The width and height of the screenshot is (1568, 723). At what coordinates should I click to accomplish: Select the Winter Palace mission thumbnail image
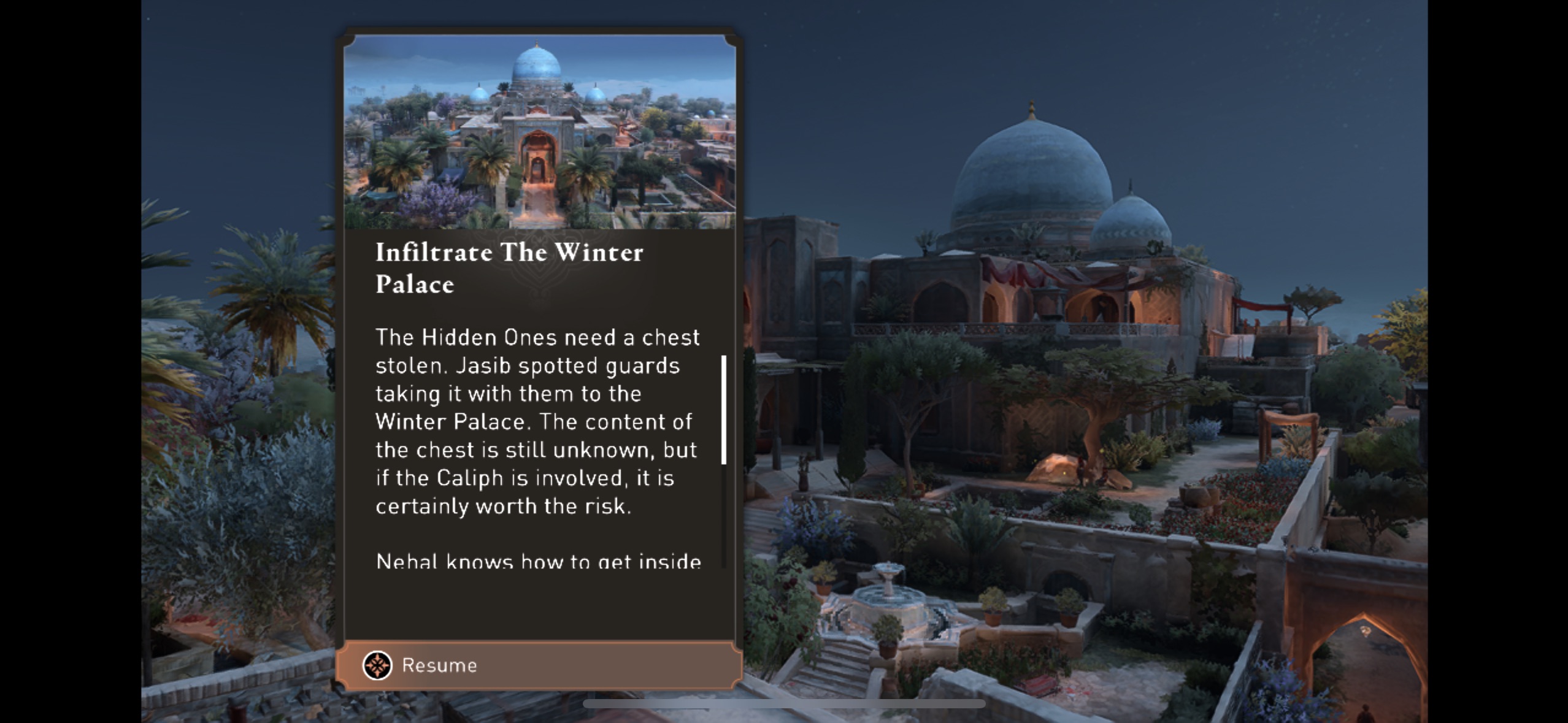click(539, 132)
